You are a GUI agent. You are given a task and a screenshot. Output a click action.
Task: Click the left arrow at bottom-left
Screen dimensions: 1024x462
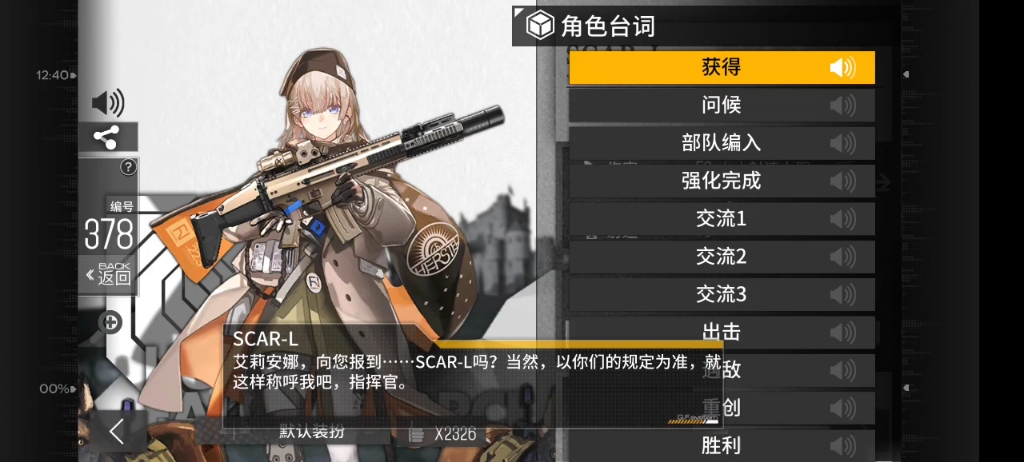[117, 432]
